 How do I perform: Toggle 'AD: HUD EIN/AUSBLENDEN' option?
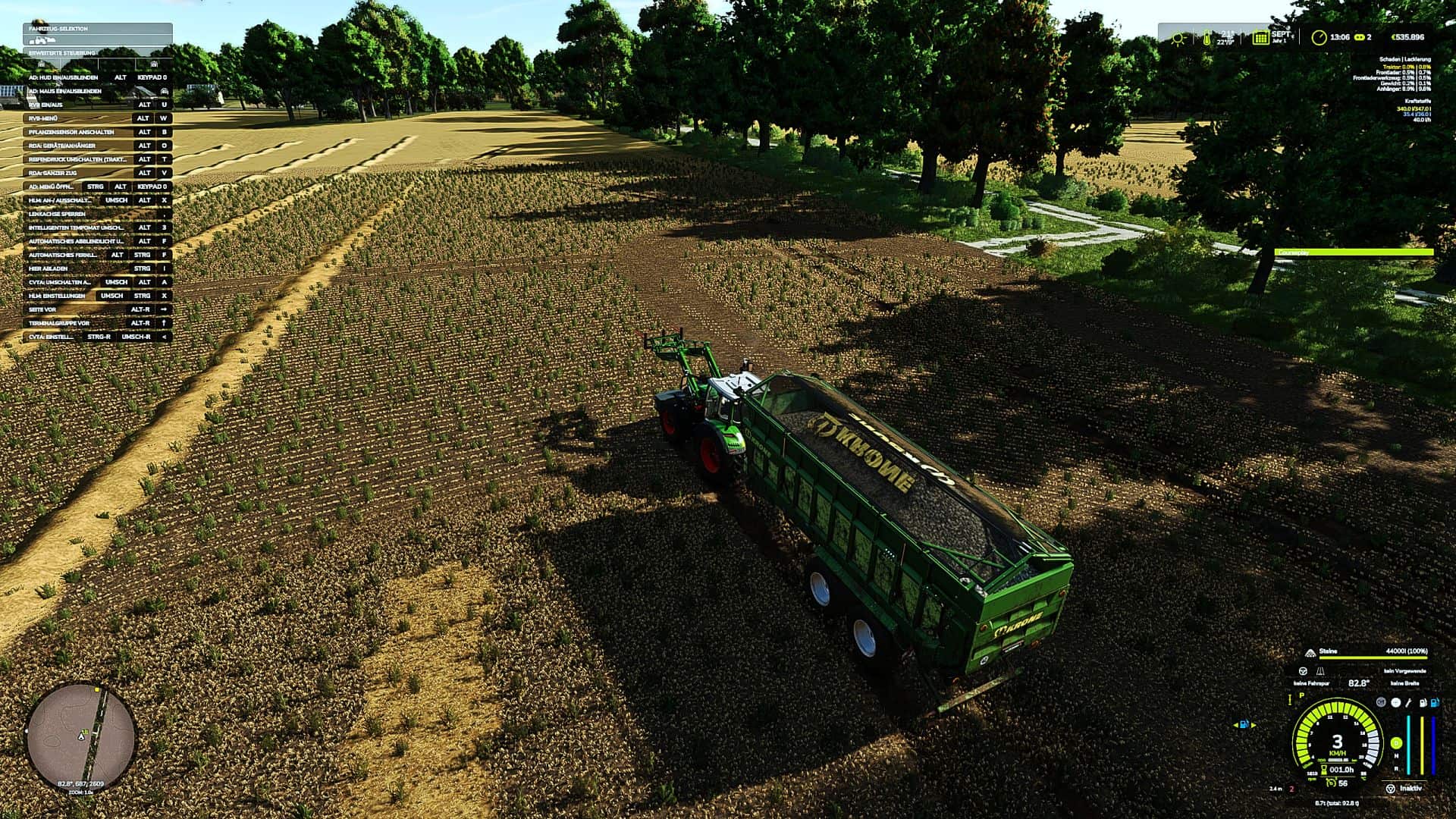click(64, 77)
